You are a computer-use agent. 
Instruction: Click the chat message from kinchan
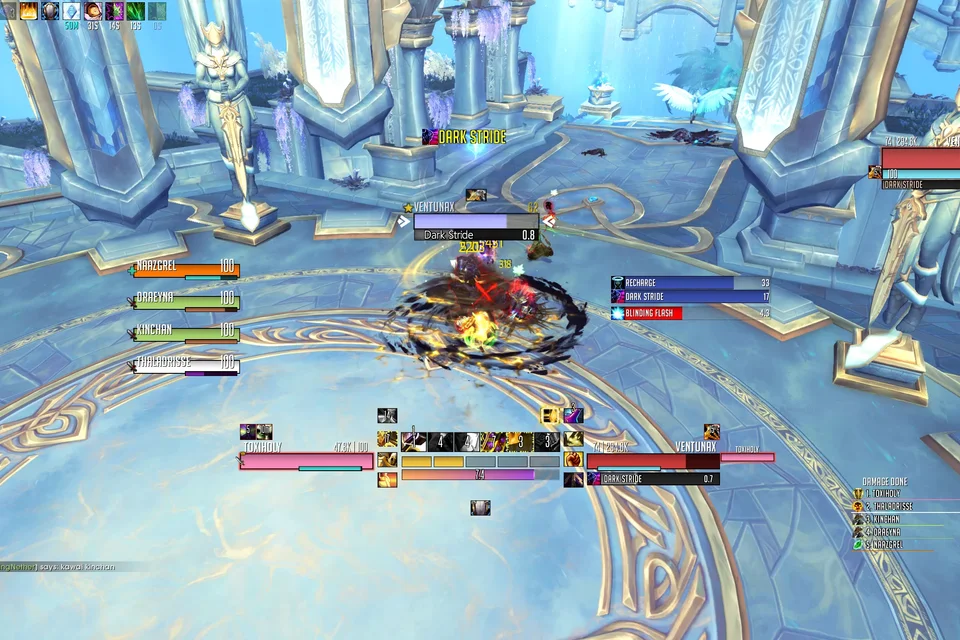[60, 567]
